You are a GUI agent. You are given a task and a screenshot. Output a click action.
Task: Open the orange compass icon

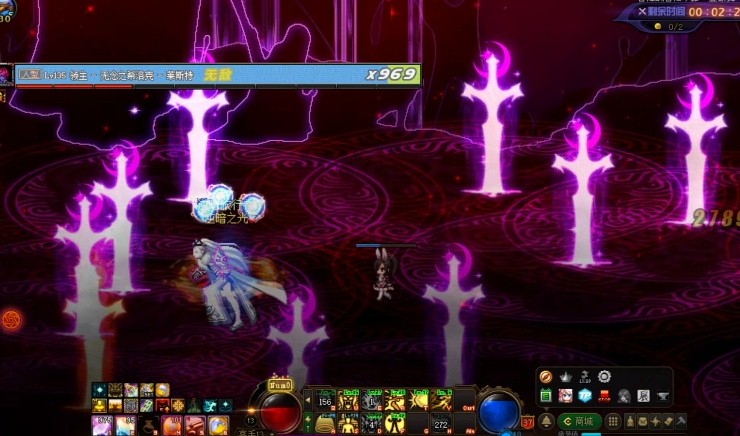tap(546, 377)
